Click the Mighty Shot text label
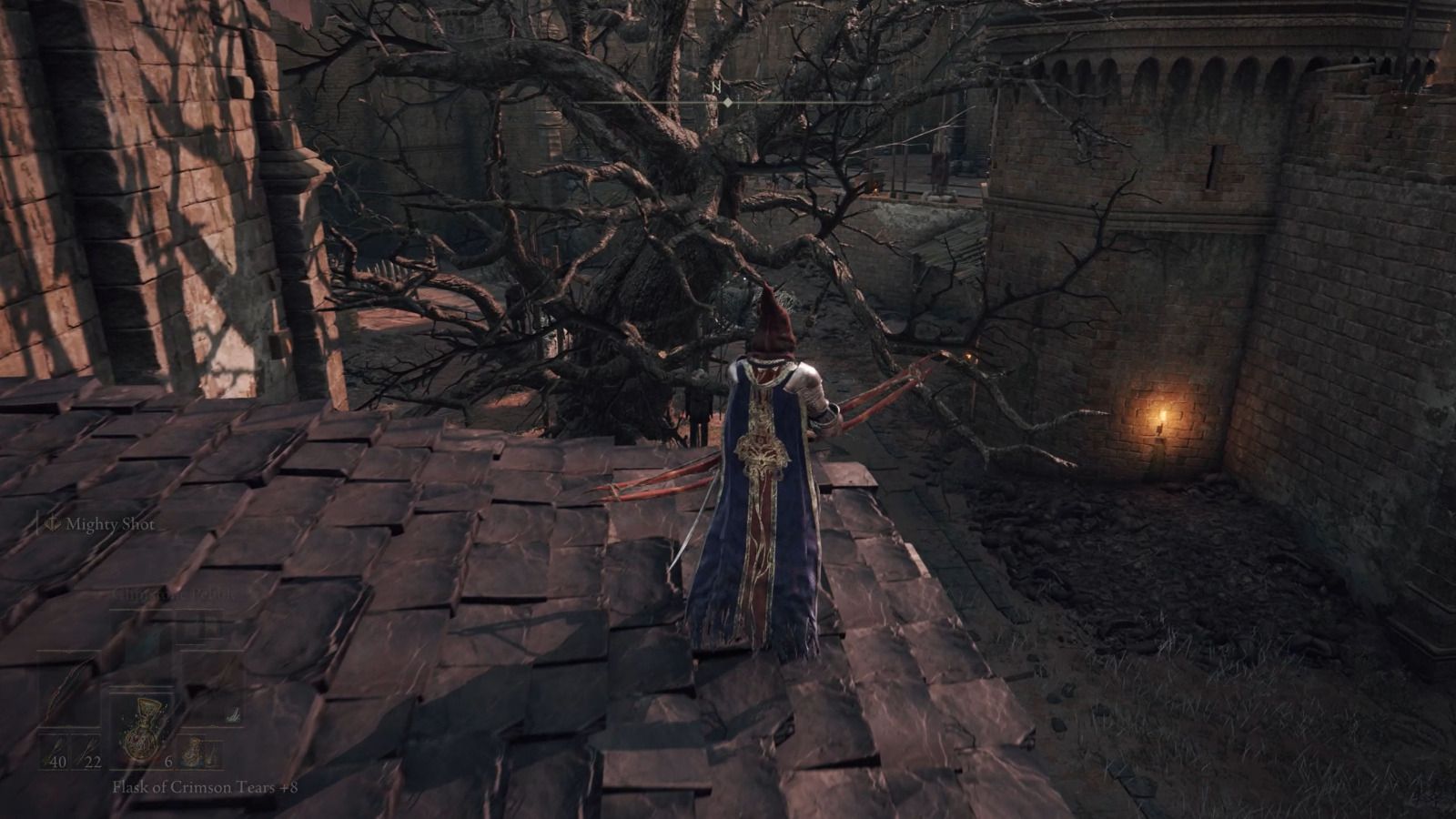The height and width of the screenshot is (819, 1456). (x=109, y=524)
